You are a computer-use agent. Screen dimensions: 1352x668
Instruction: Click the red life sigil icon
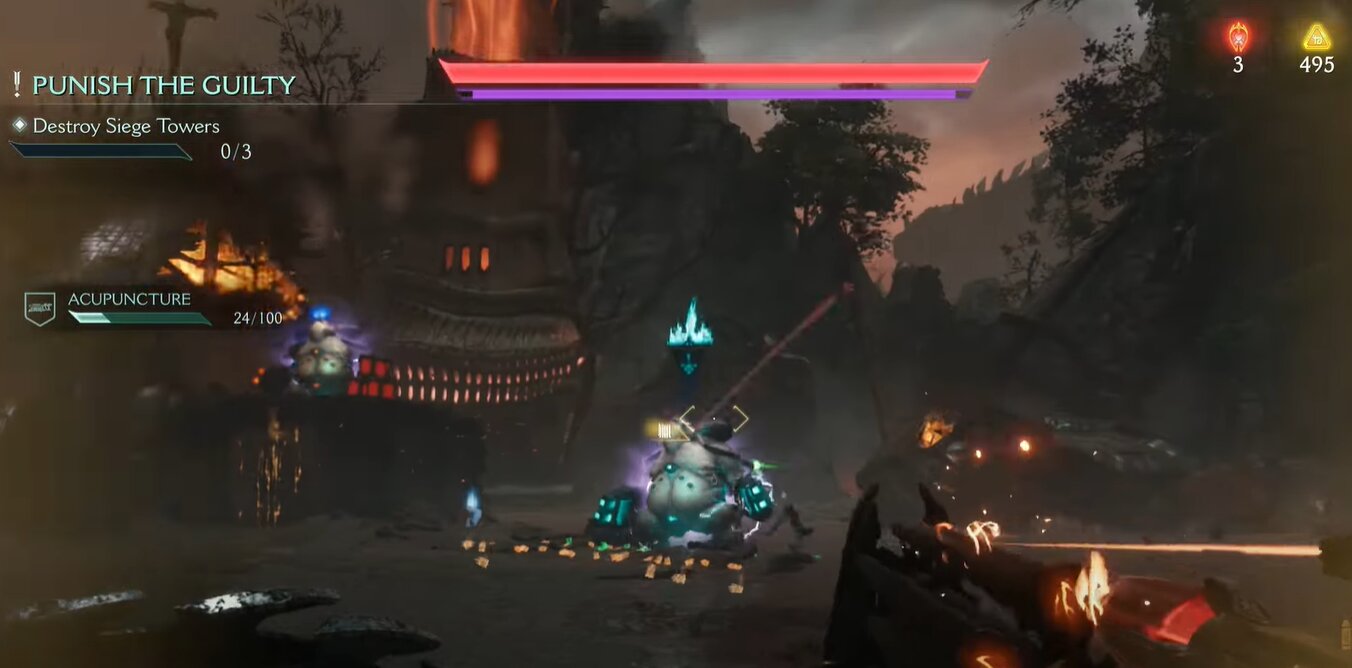click(x=1238, y=38)
